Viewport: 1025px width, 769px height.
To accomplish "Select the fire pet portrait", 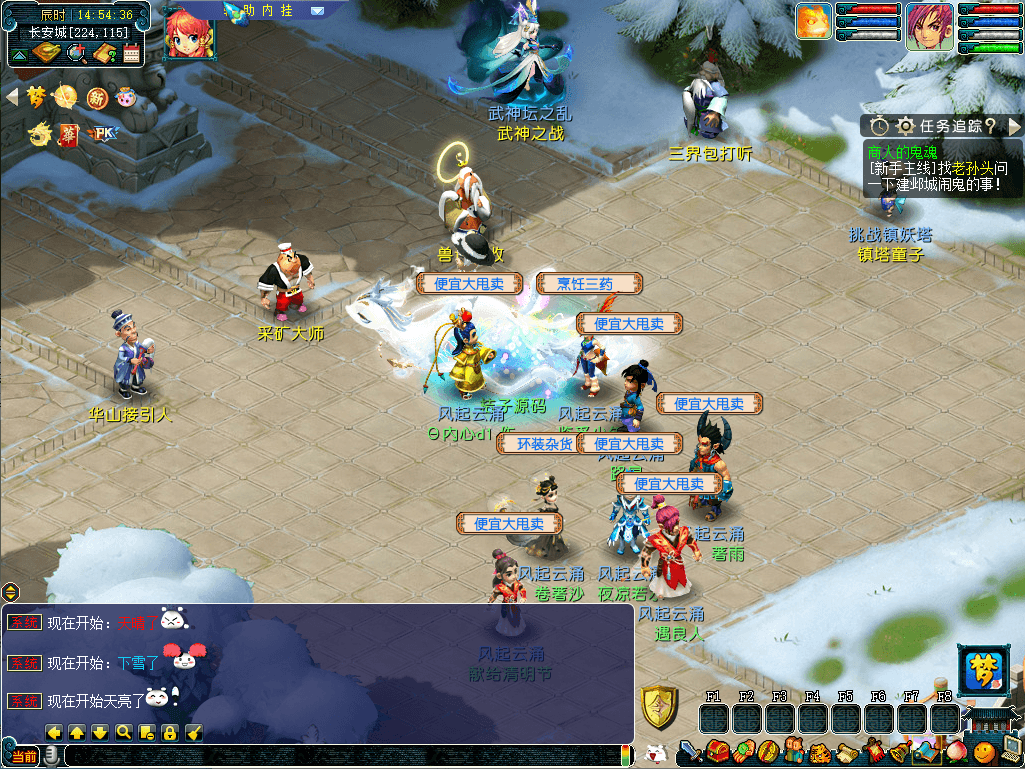I will point(814,22).
